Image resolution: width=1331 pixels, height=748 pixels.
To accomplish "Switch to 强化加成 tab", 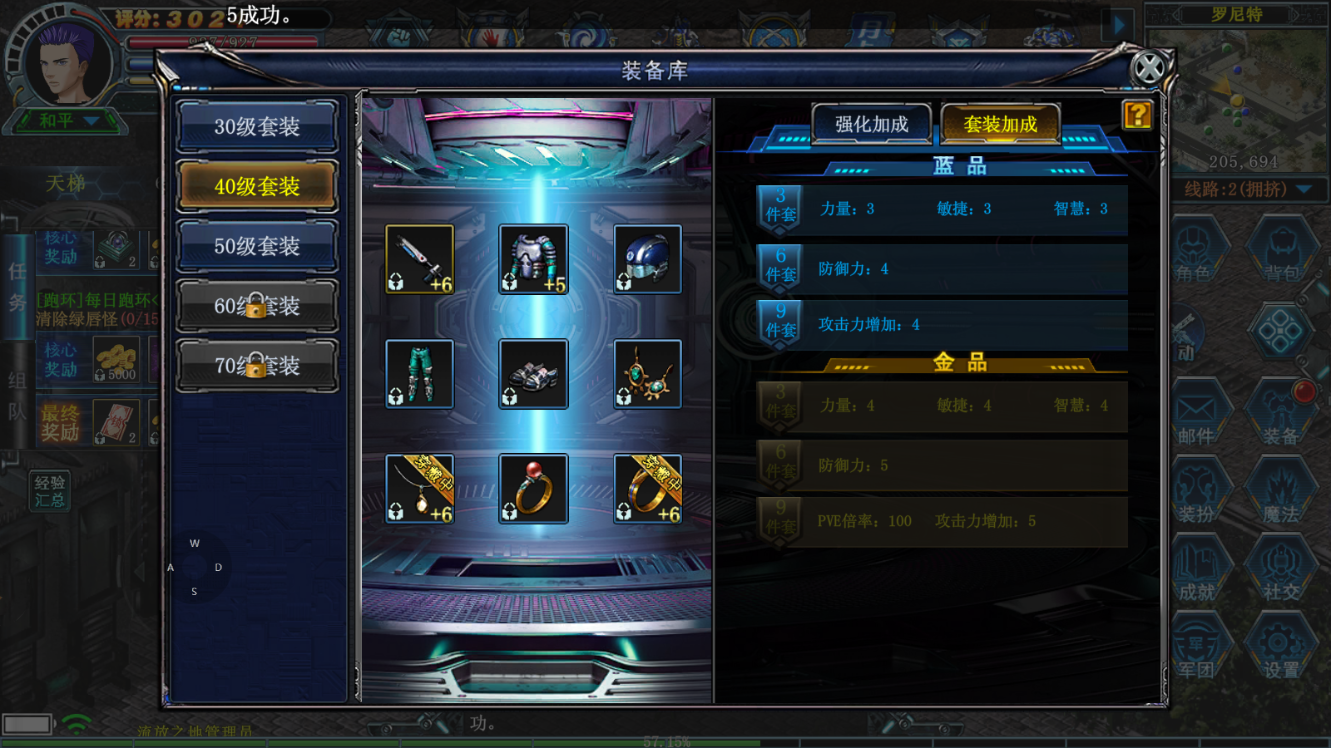I will tap(871, 124).
